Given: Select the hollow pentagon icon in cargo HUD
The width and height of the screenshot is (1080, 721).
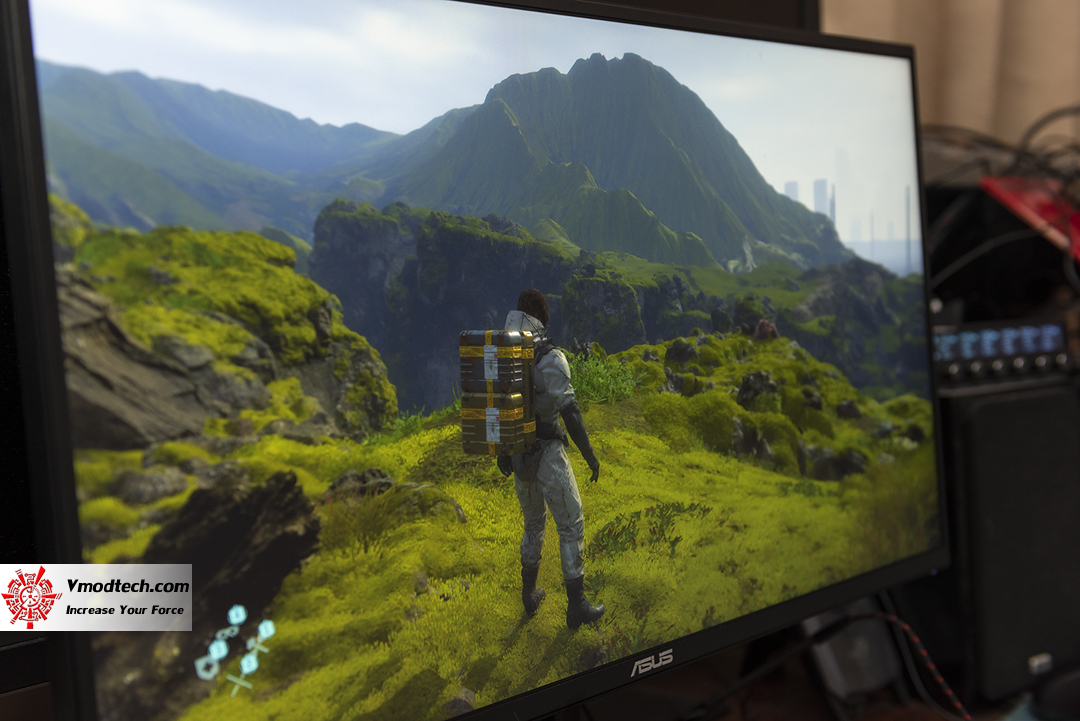Looking at the screenshot, I should point(205,669).
